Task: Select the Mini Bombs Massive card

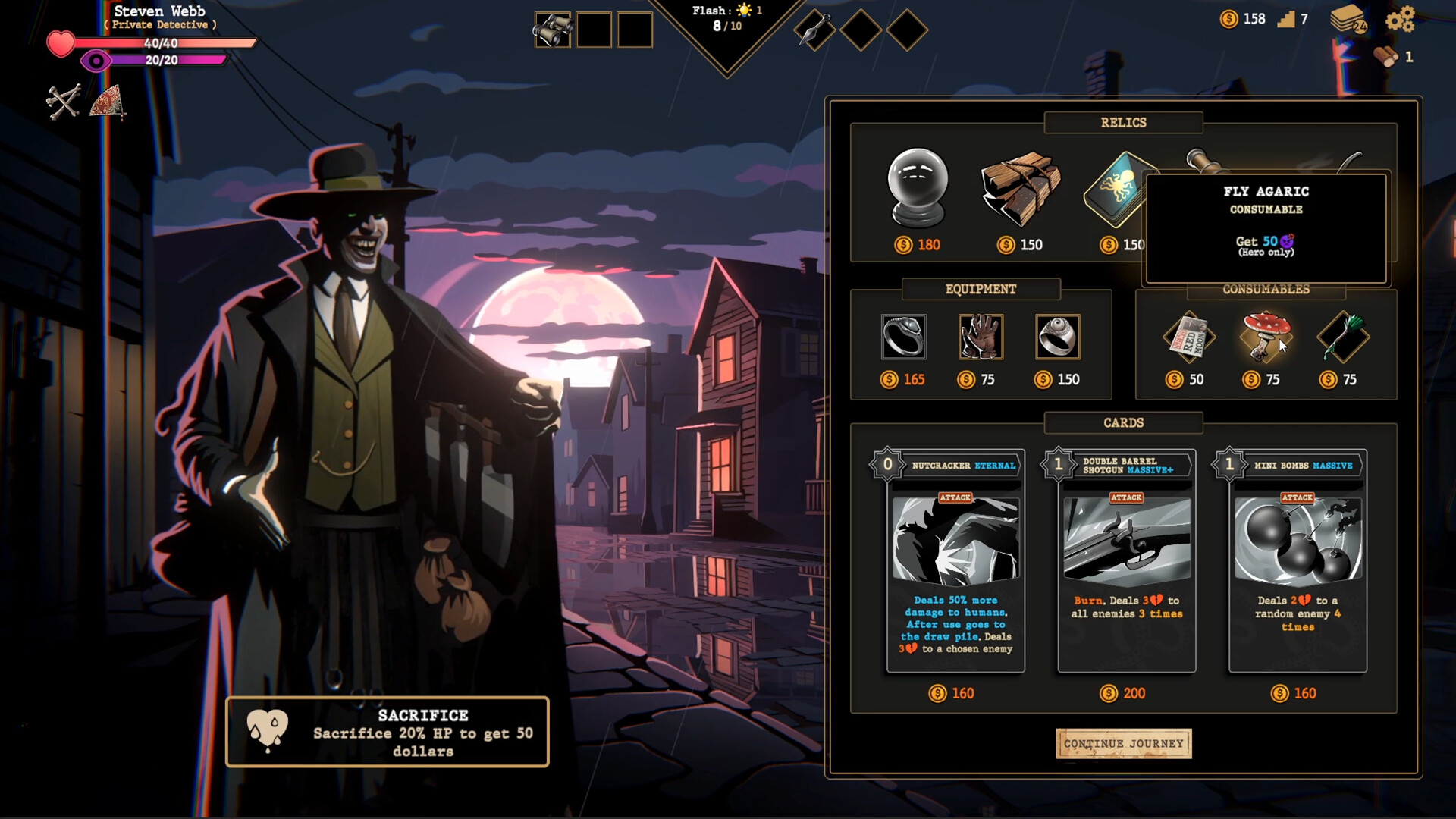Action: [x=1298, y=561]
